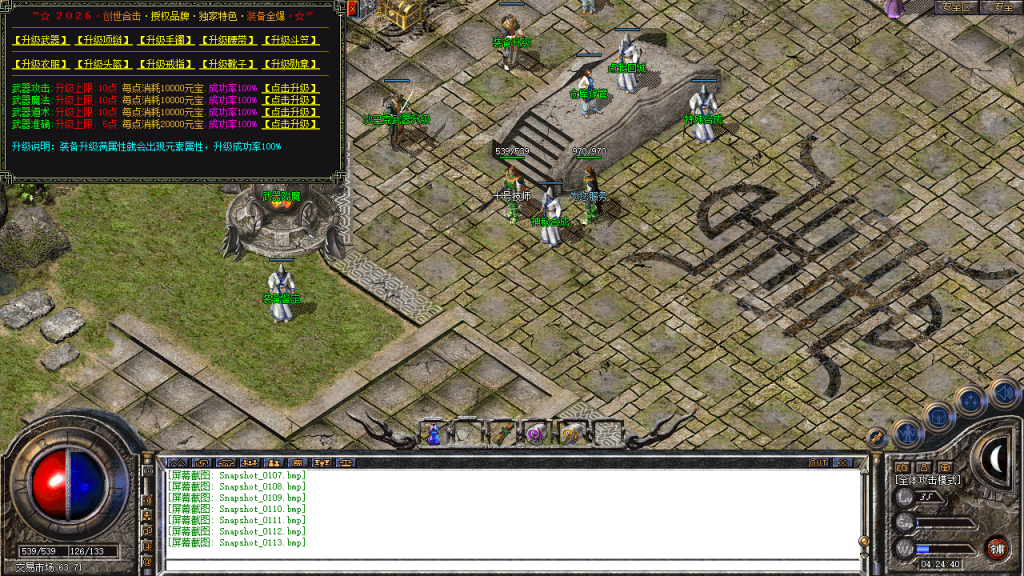Open the red 铺 shop button
The image size is (1024, 576).
pyautogui.click(x=996, y=547)
